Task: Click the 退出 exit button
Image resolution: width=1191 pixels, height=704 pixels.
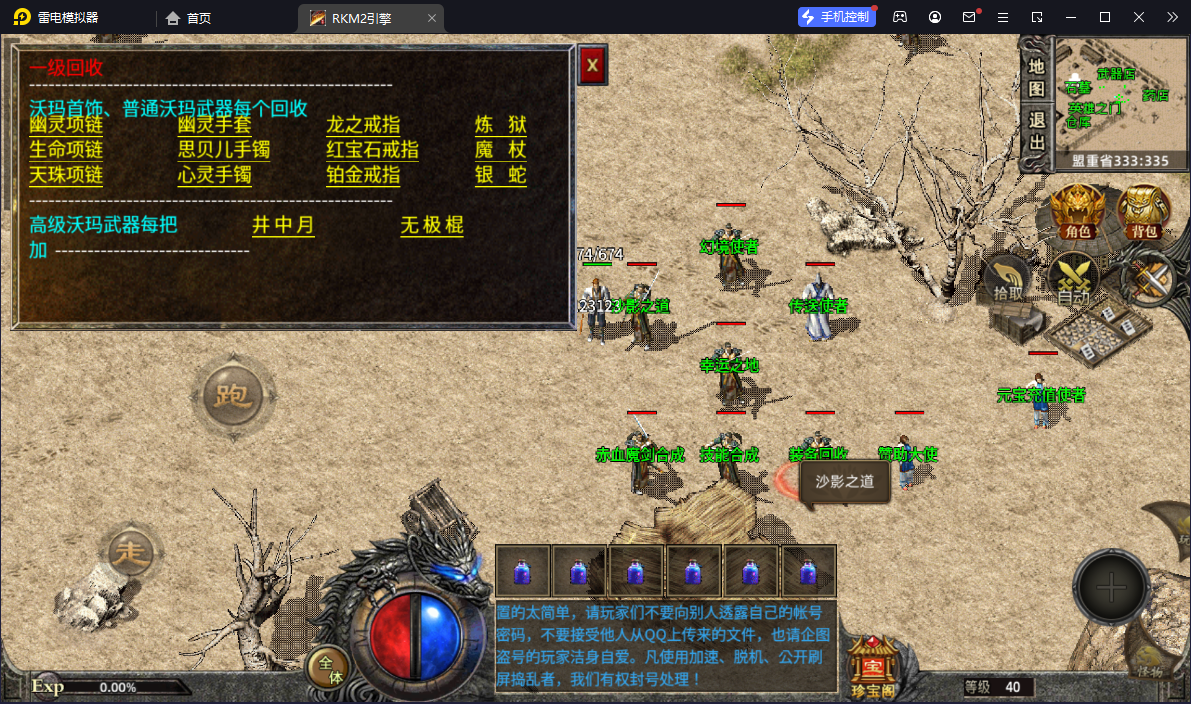Action: [x=1036, y=130]
